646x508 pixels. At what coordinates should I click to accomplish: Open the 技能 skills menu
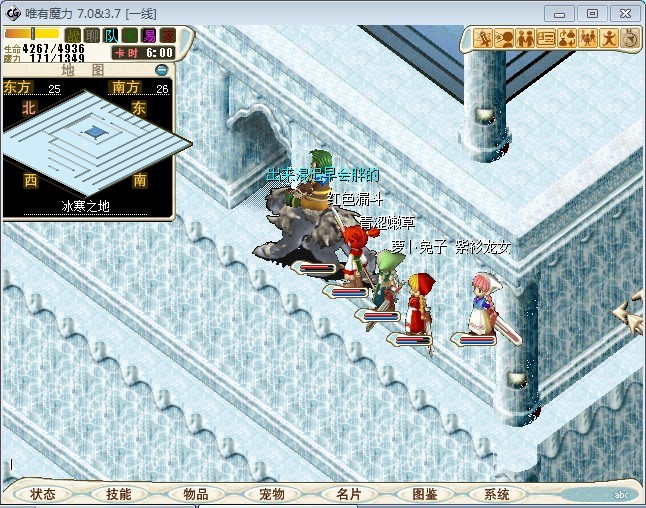(119, 494)
